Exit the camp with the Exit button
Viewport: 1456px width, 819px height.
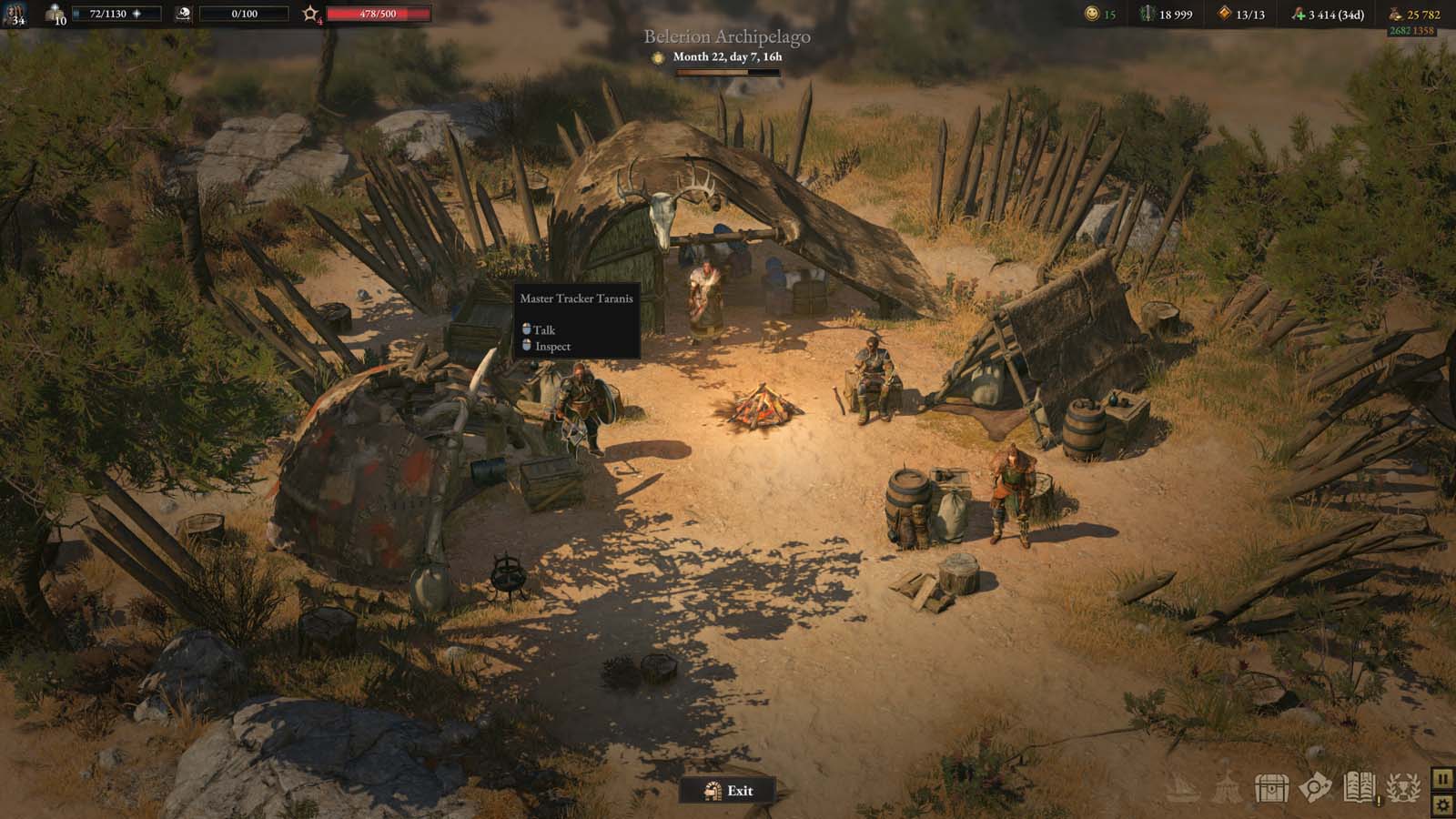pyautogui.click(x=728, y=790)
